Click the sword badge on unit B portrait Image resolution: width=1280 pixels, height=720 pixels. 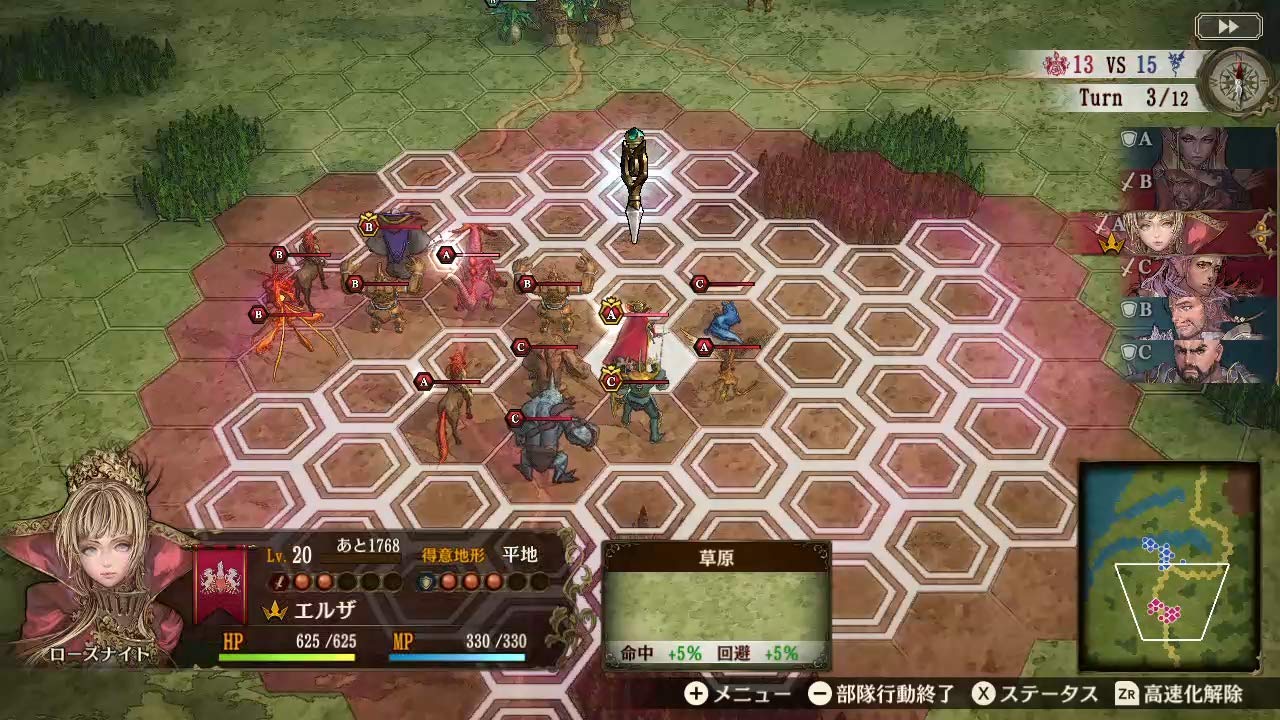(1127, 181)
